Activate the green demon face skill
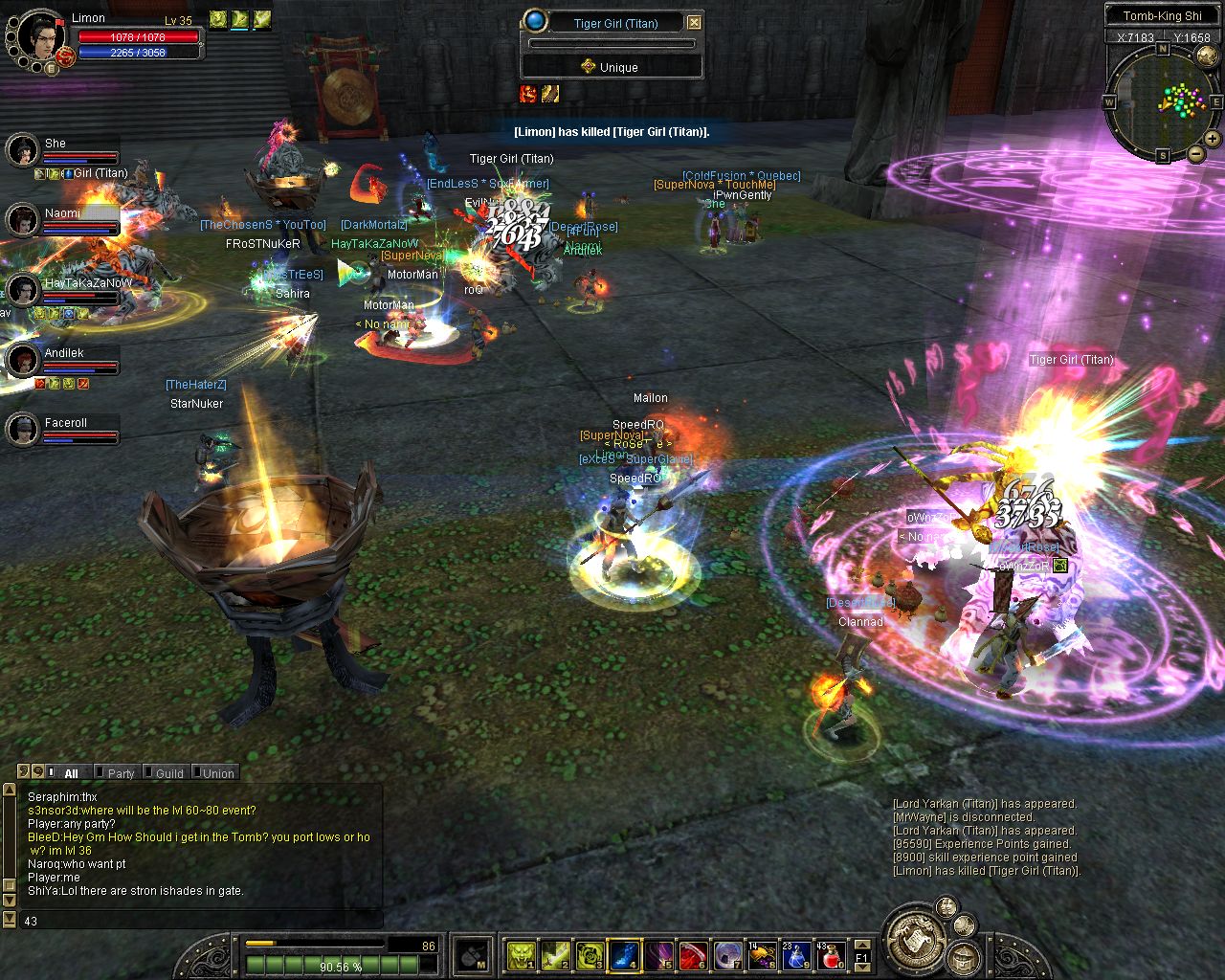This screenshot has height=980, width=1225. coord(521,955)
